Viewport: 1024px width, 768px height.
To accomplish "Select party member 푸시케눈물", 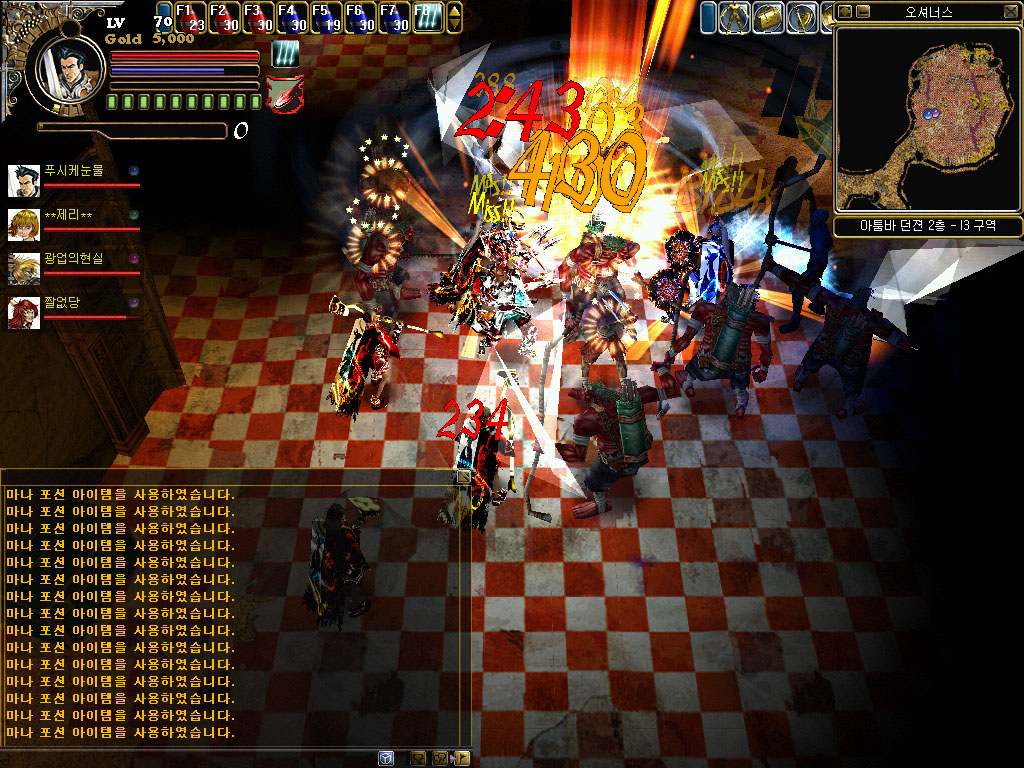I will click(x=73, y=172).
